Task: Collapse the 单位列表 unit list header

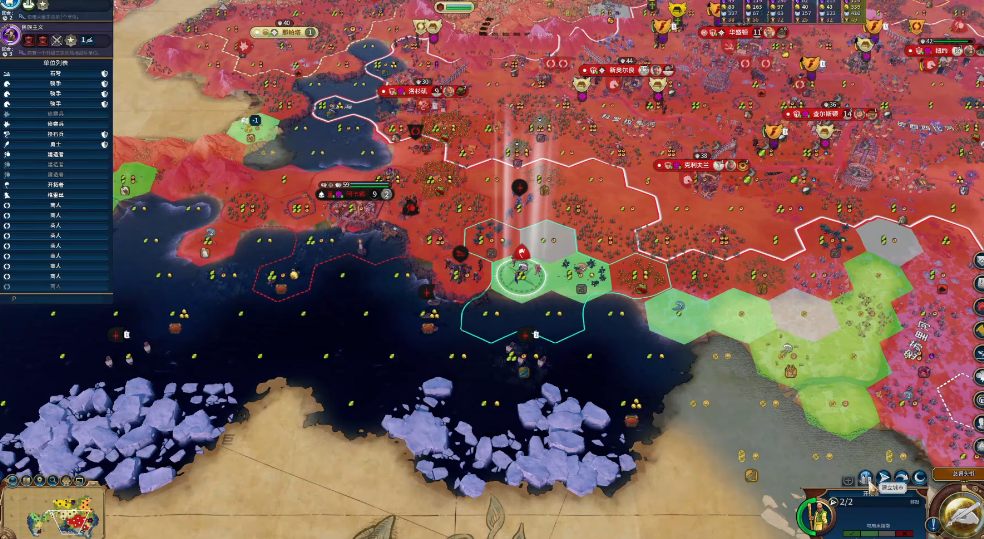Action: click(55, 62)
